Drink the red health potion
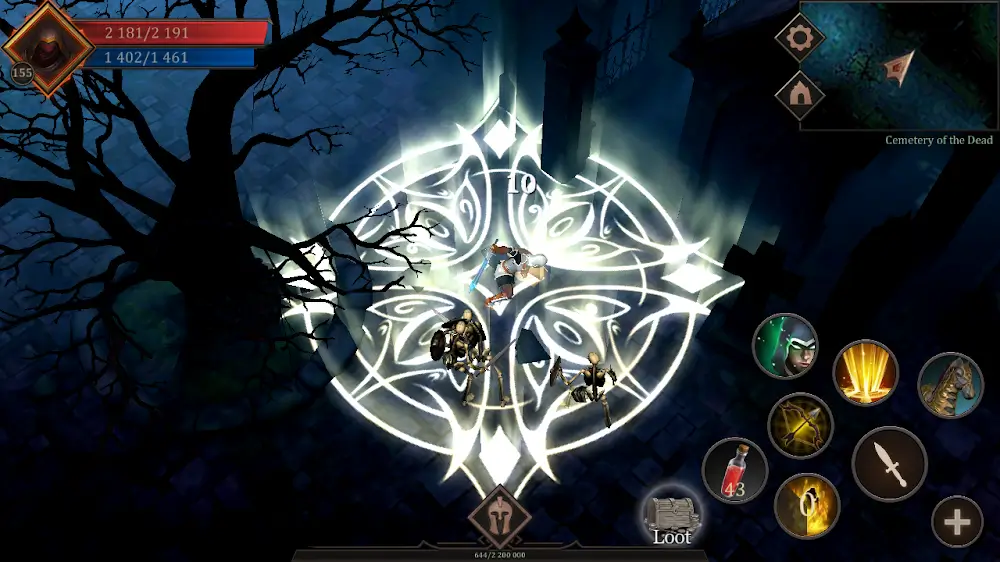Image resolution: width=1000 pixels, height=562 pixels. click(735, 471)
